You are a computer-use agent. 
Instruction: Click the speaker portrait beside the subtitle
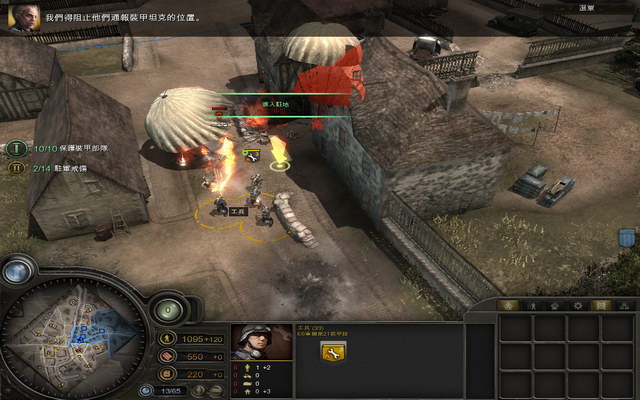(22, 19)
